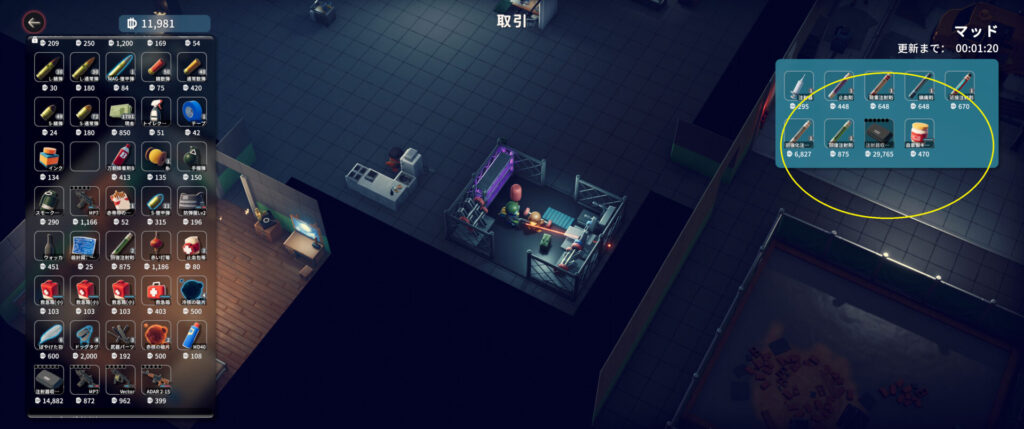Image resolution: width=1024 pixels, height=429 pixels.
Task: Choose the trader's red jar priced 470
Action: 918,135
